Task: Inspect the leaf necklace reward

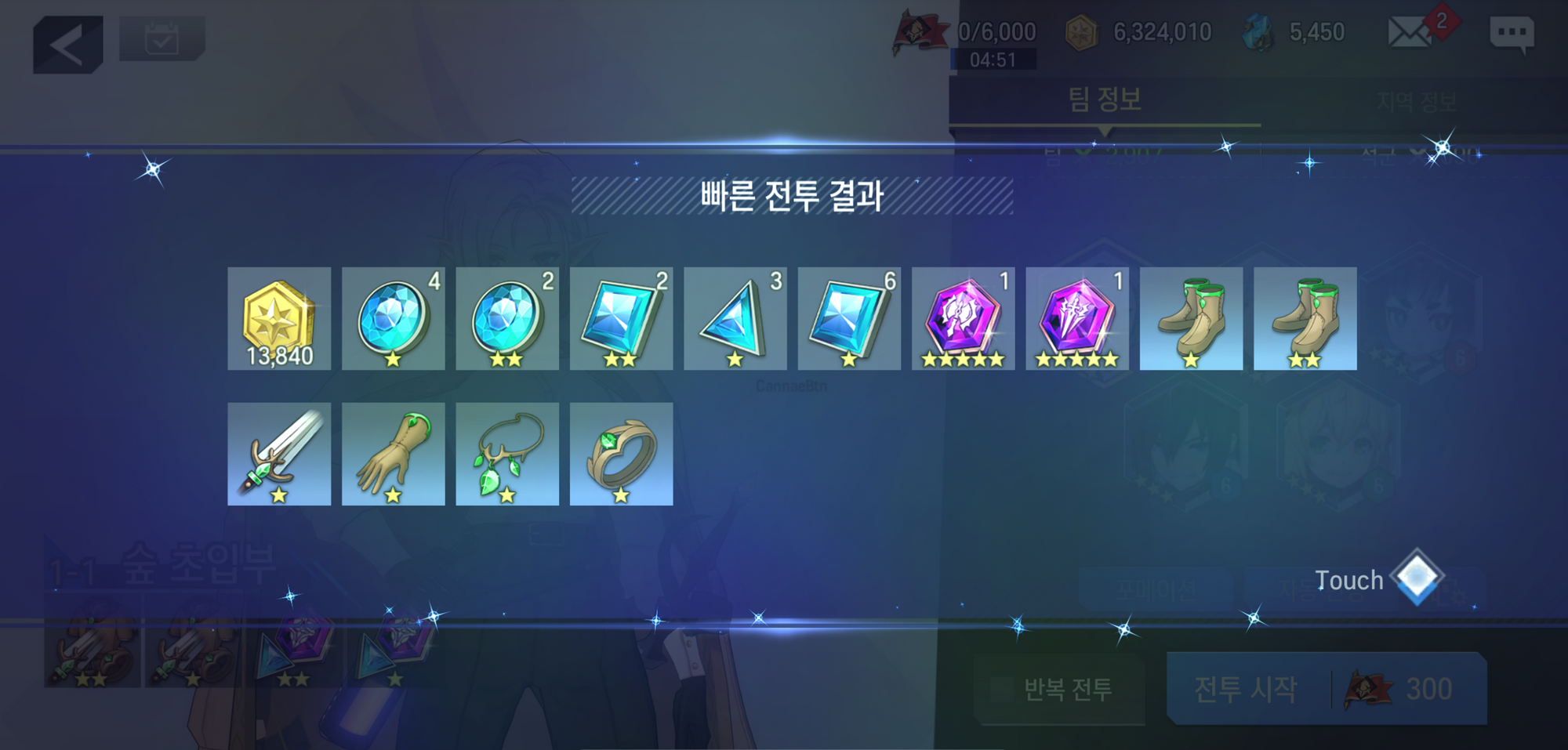Action: [507, 454]
